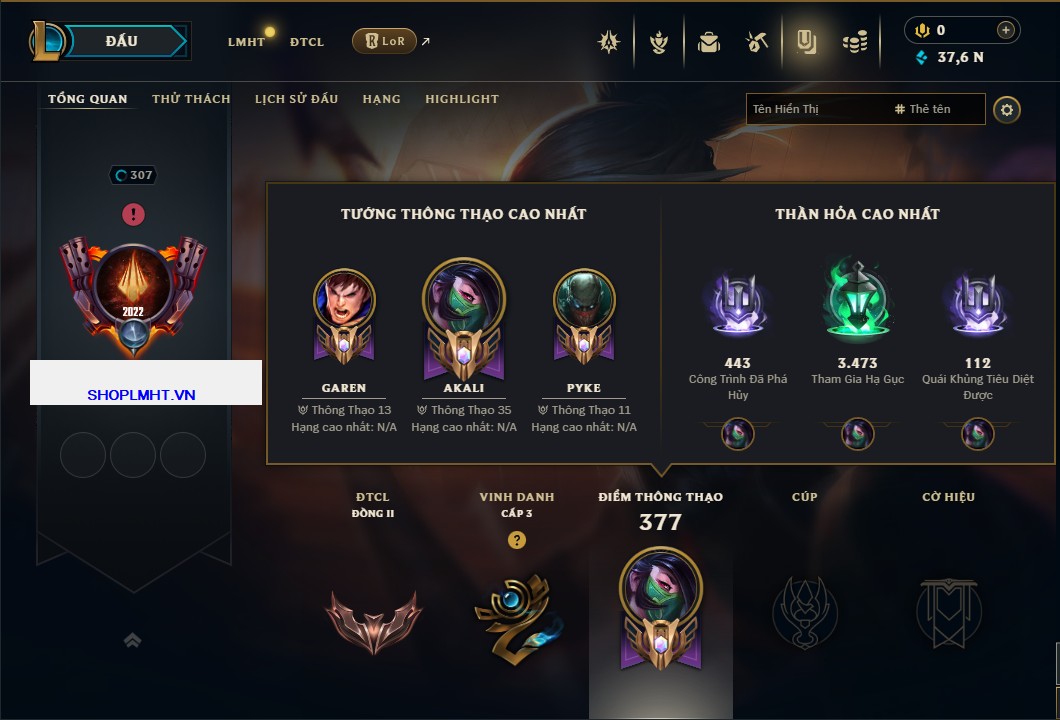The height and width of the screenshot is (720, 1060).
Task: Launch the LoR link button
Action: tap(384, 41)
